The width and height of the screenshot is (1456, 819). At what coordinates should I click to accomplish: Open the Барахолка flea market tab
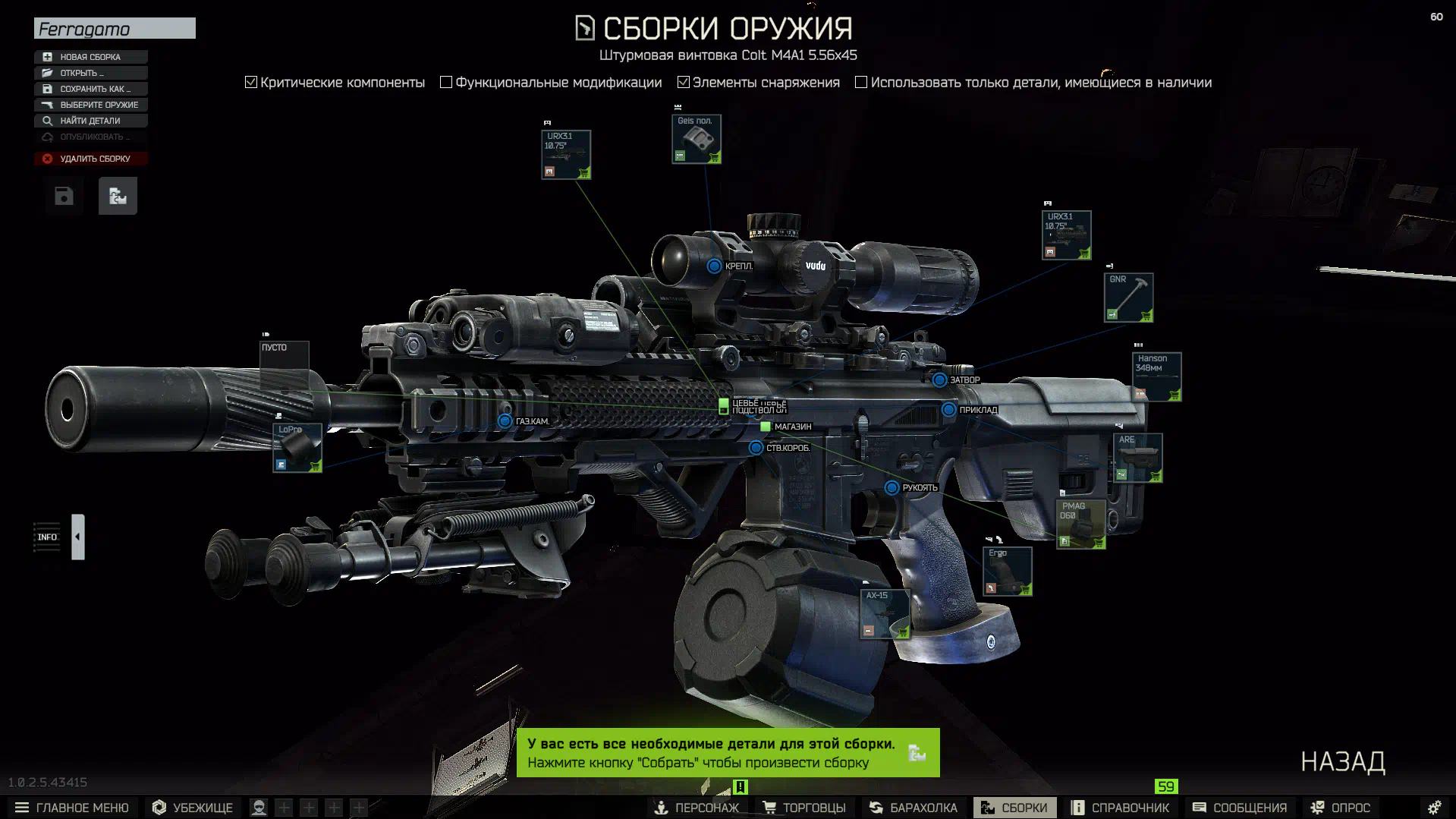click(914, 808)
